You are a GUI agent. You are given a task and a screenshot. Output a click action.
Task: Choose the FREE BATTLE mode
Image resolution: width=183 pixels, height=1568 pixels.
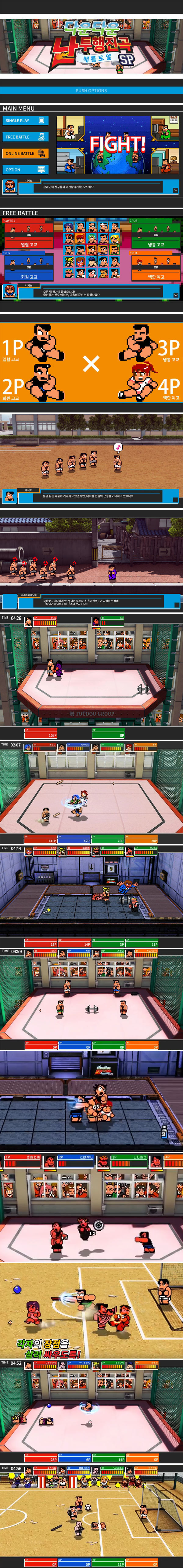[x=25, y=137]
